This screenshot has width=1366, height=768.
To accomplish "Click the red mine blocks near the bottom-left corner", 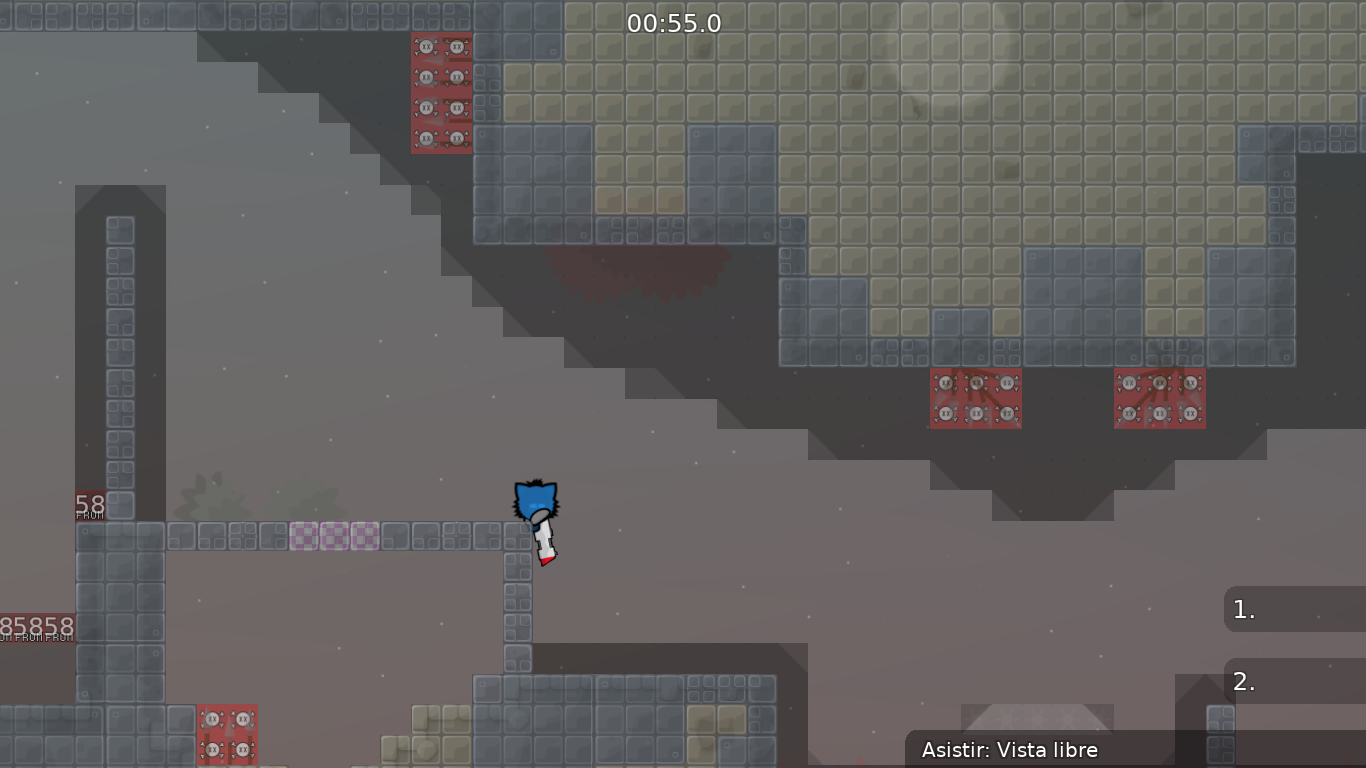I will pos(228,734).
